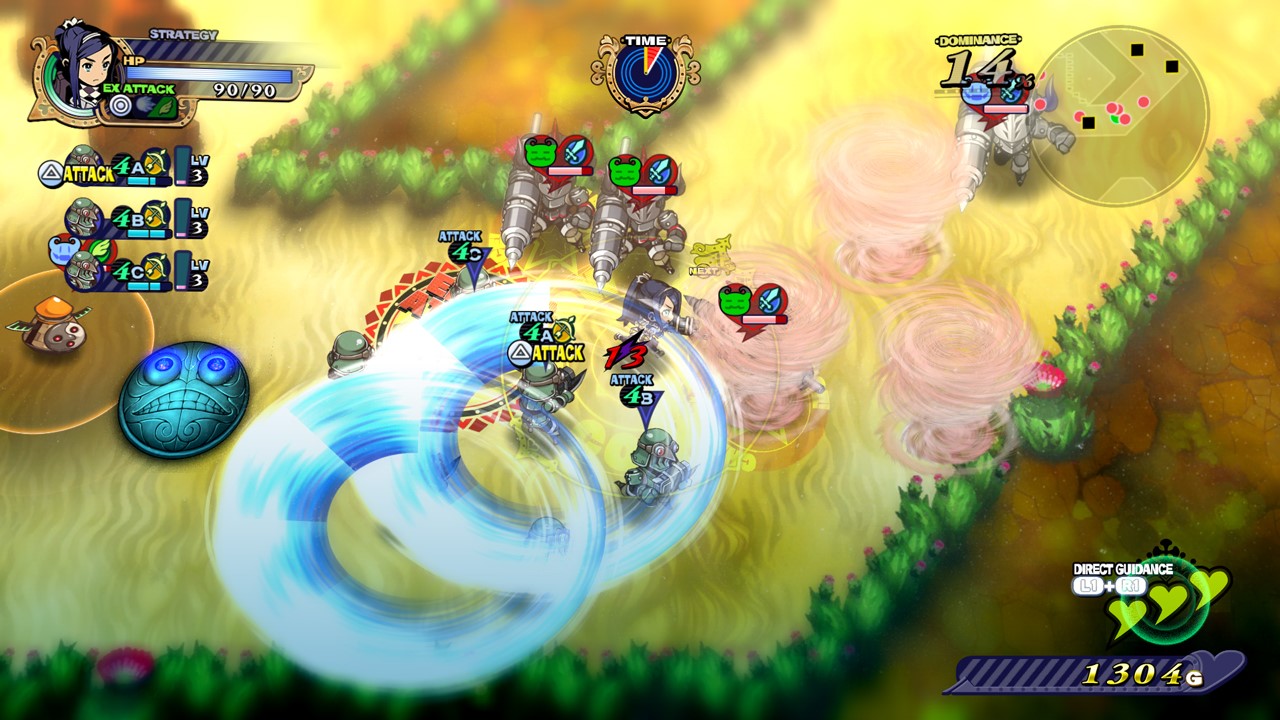Open the Strategy label above the HP bar
Image resolution: width=1280 pixels, height=720 pixels.
[183, 35]
